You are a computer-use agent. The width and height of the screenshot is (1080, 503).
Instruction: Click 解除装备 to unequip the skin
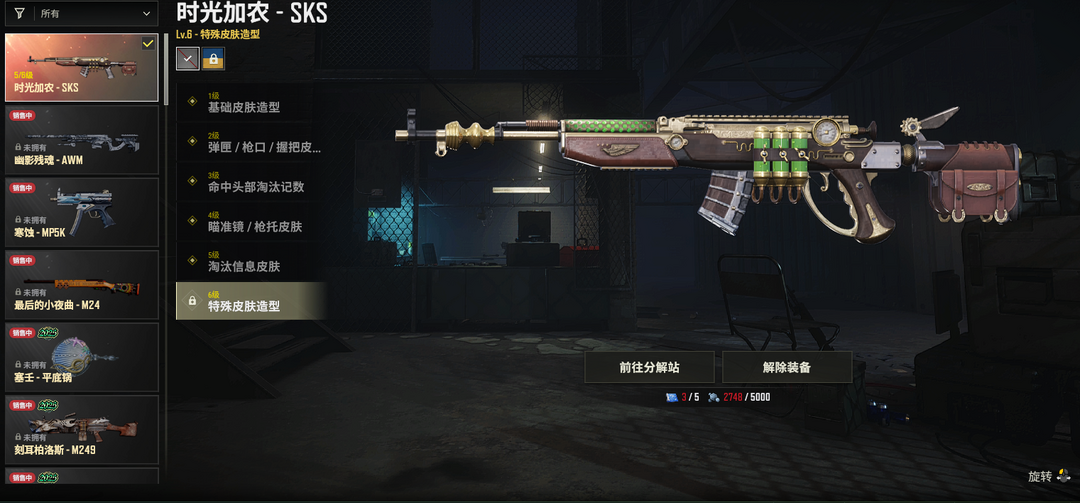pyautogui.click(x=786, y=367)
